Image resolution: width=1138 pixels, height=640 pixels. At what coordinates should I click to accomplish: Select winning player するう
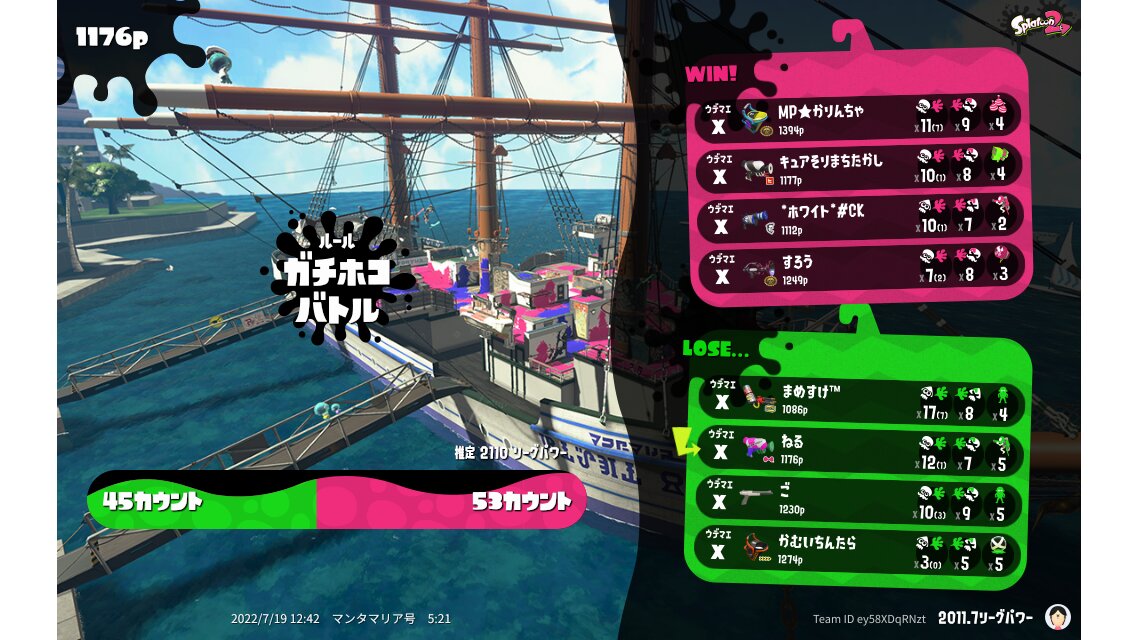(858, 267)
